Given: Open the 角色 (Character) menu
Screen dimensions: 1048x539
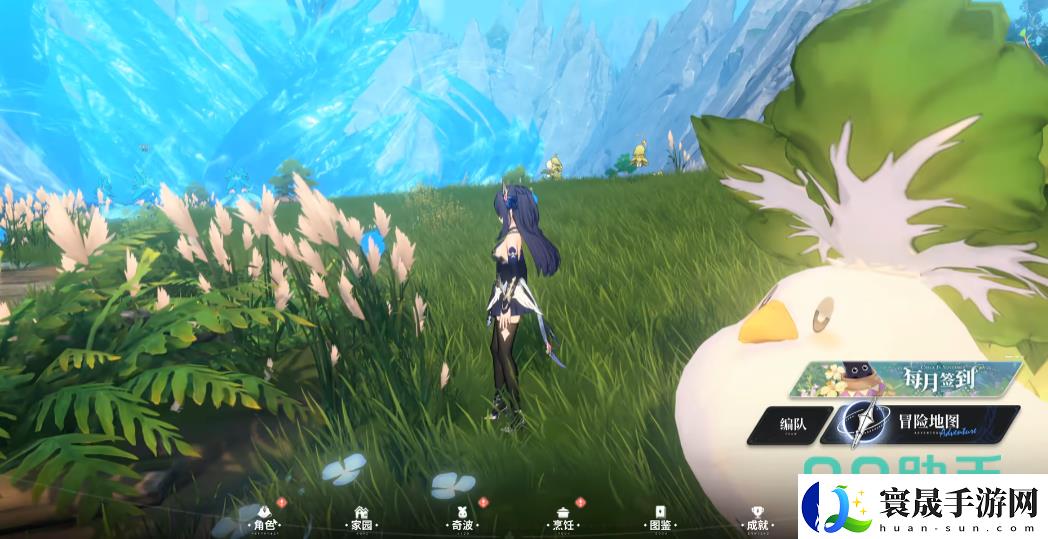Looking at the screenshot, I should coord(265,517).
